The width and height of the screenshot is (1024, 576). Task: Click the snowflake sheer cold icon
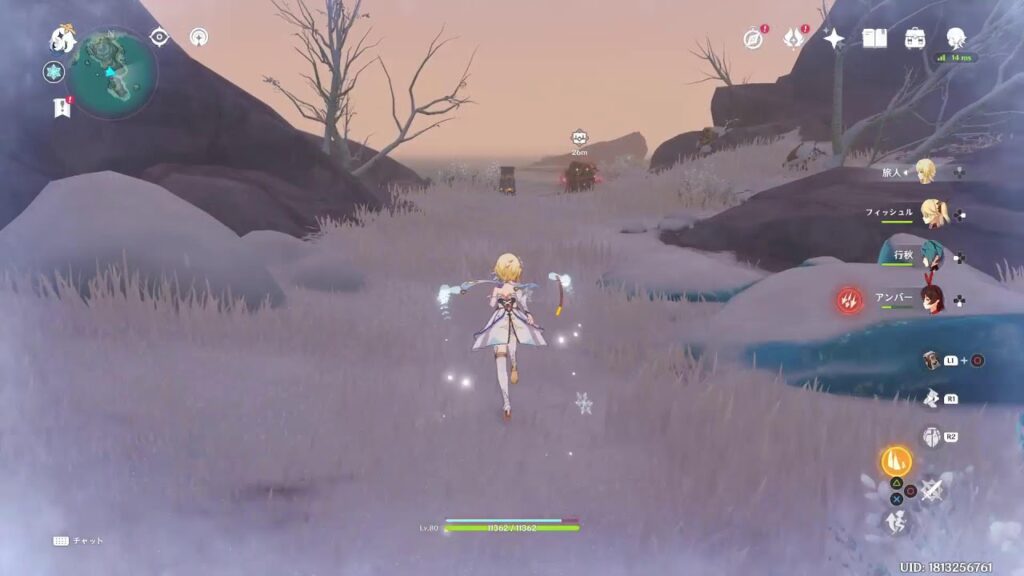pyautogui.click(x=54, y=72)
